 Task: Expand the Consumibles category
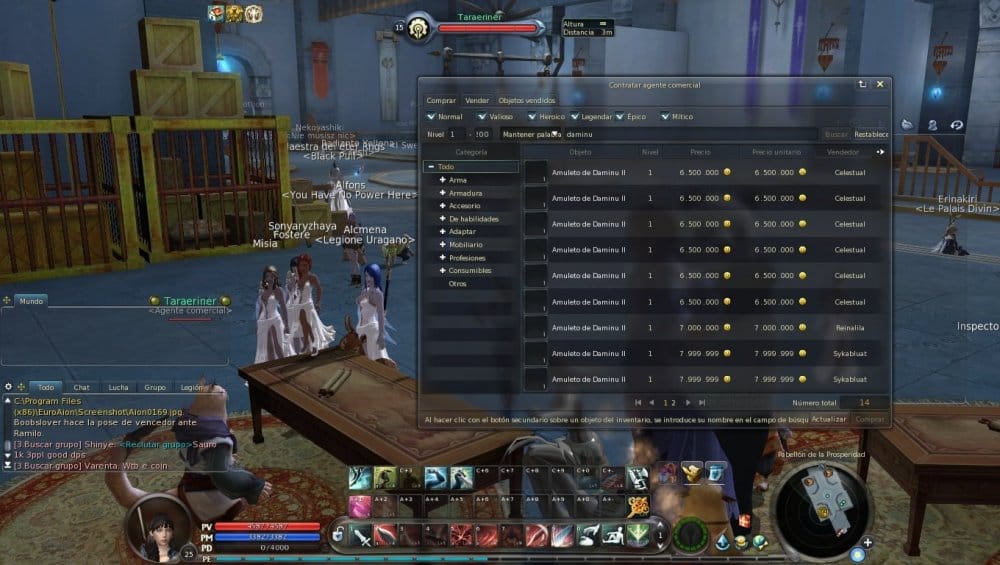point(442,270)
